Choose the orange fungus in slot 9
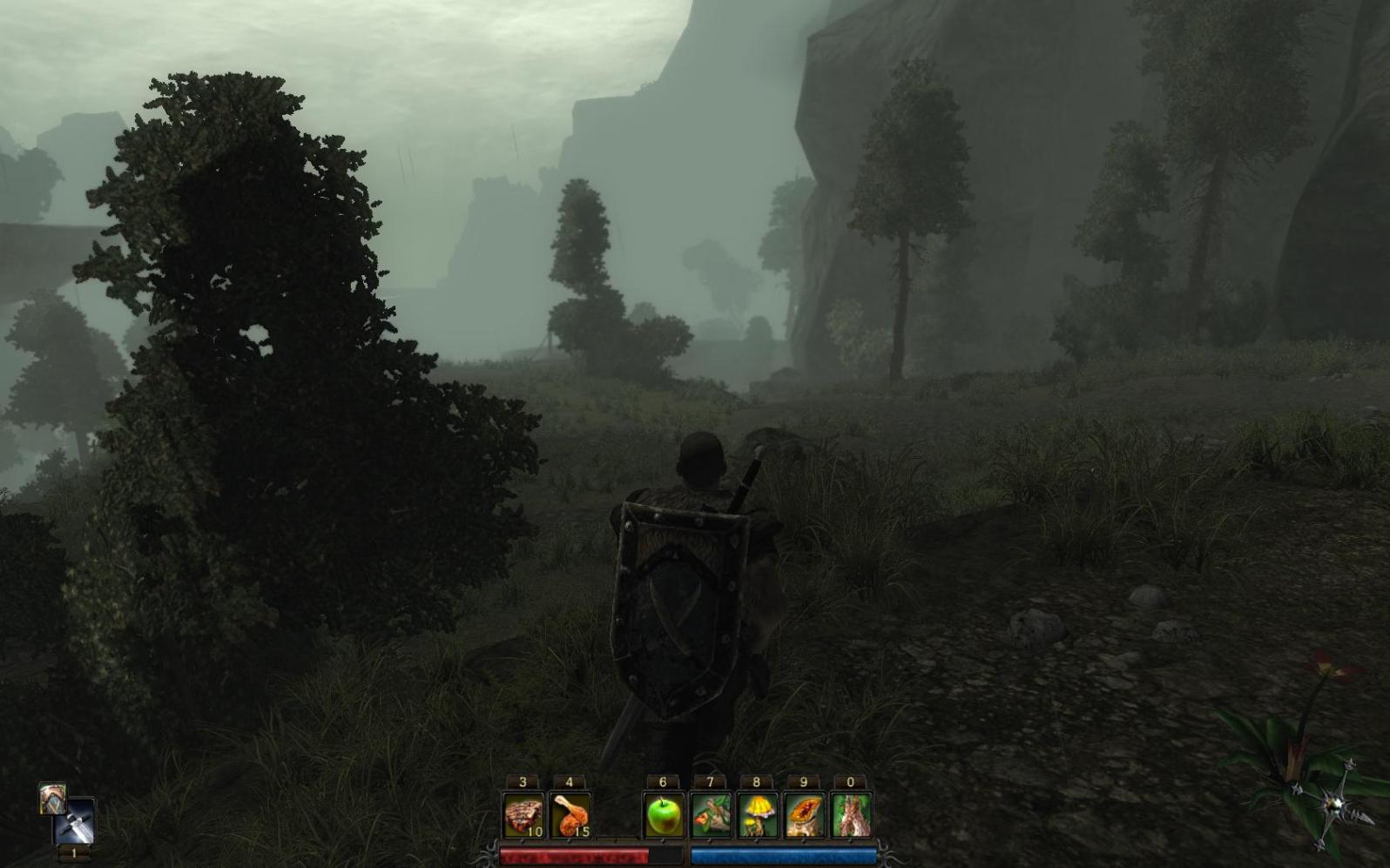 click(804, 816)
